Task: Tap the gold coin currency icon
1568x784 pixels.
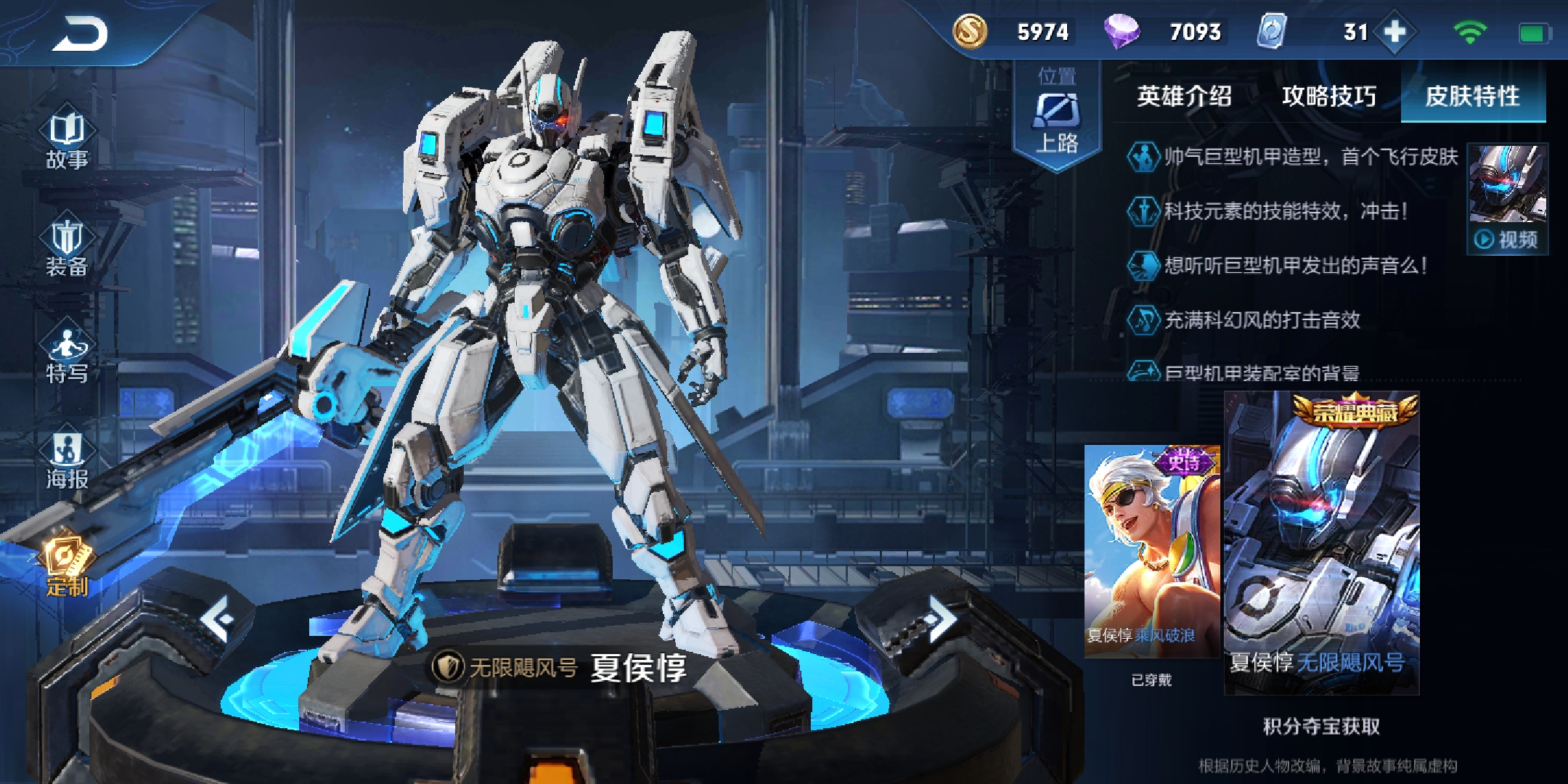Action: (x=970, y=32)
